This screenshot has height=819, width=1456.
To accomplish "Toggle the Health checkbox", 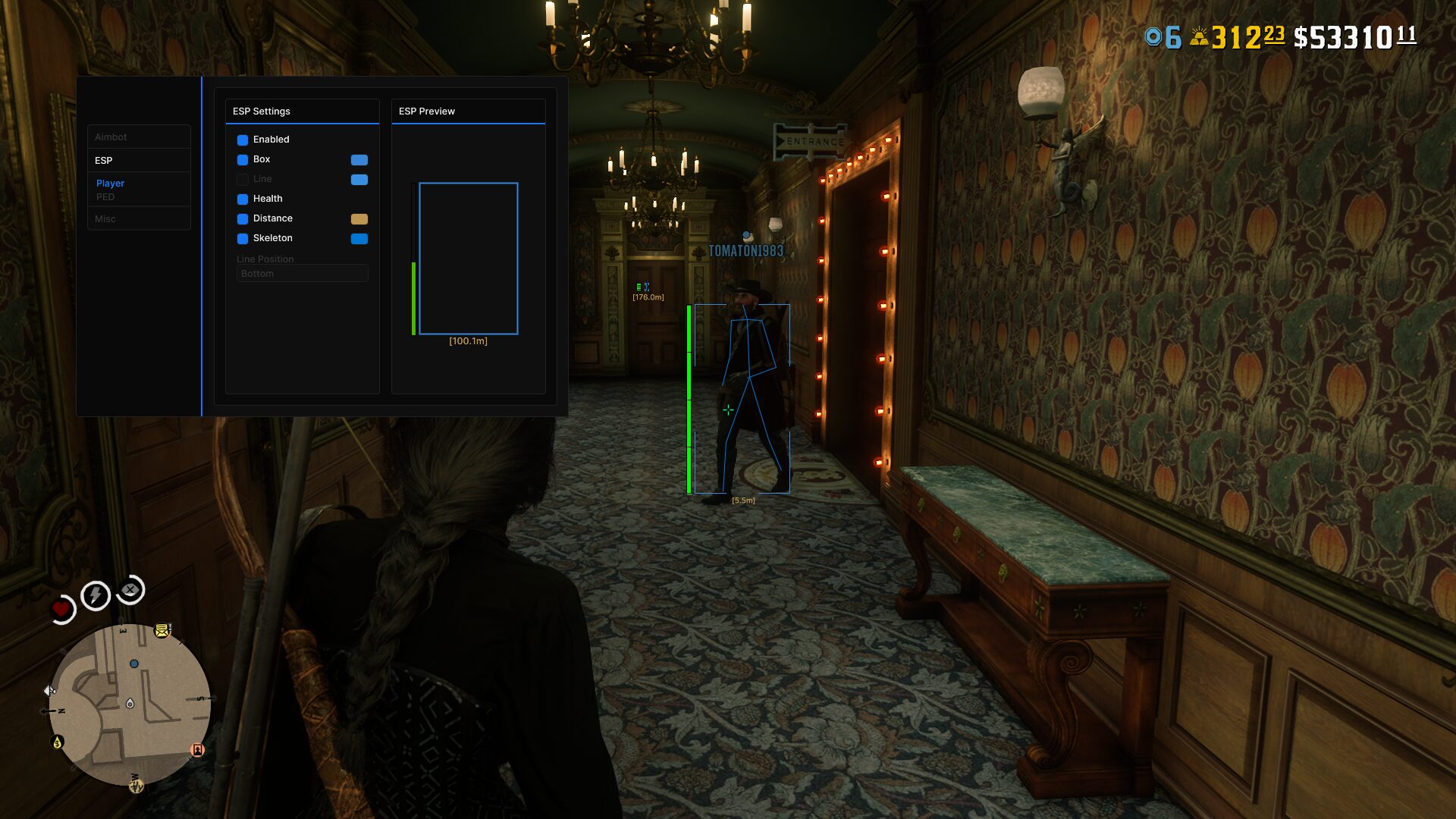I will coord(243,199).
